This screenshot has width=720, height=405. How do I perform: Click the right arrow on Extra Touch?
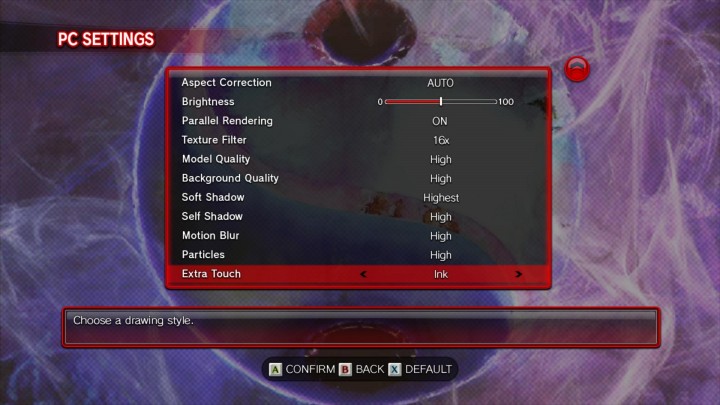coord(518,274)
